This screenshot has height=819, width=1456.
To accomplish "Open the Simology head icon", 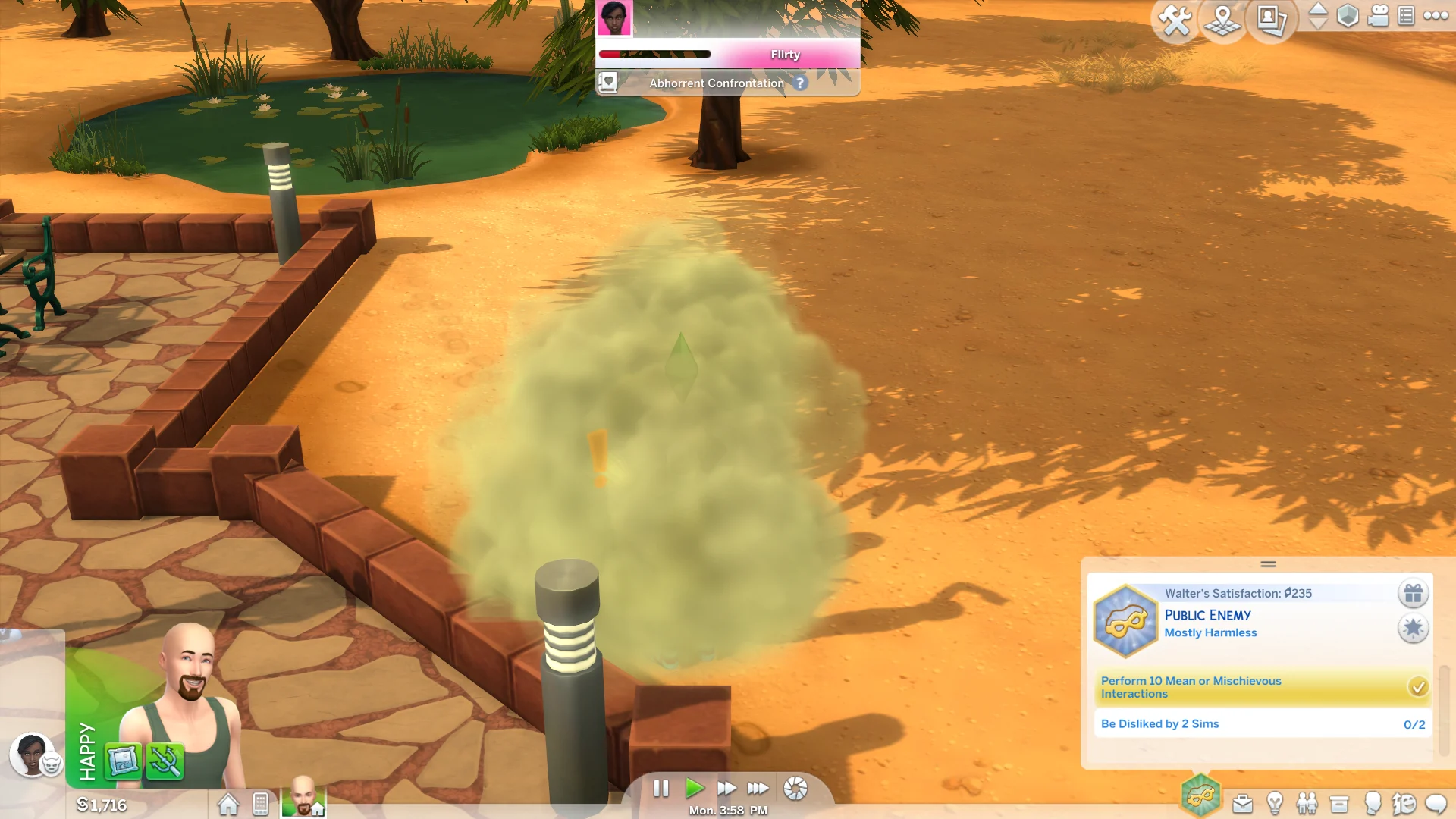I will tap(1372, 804).
